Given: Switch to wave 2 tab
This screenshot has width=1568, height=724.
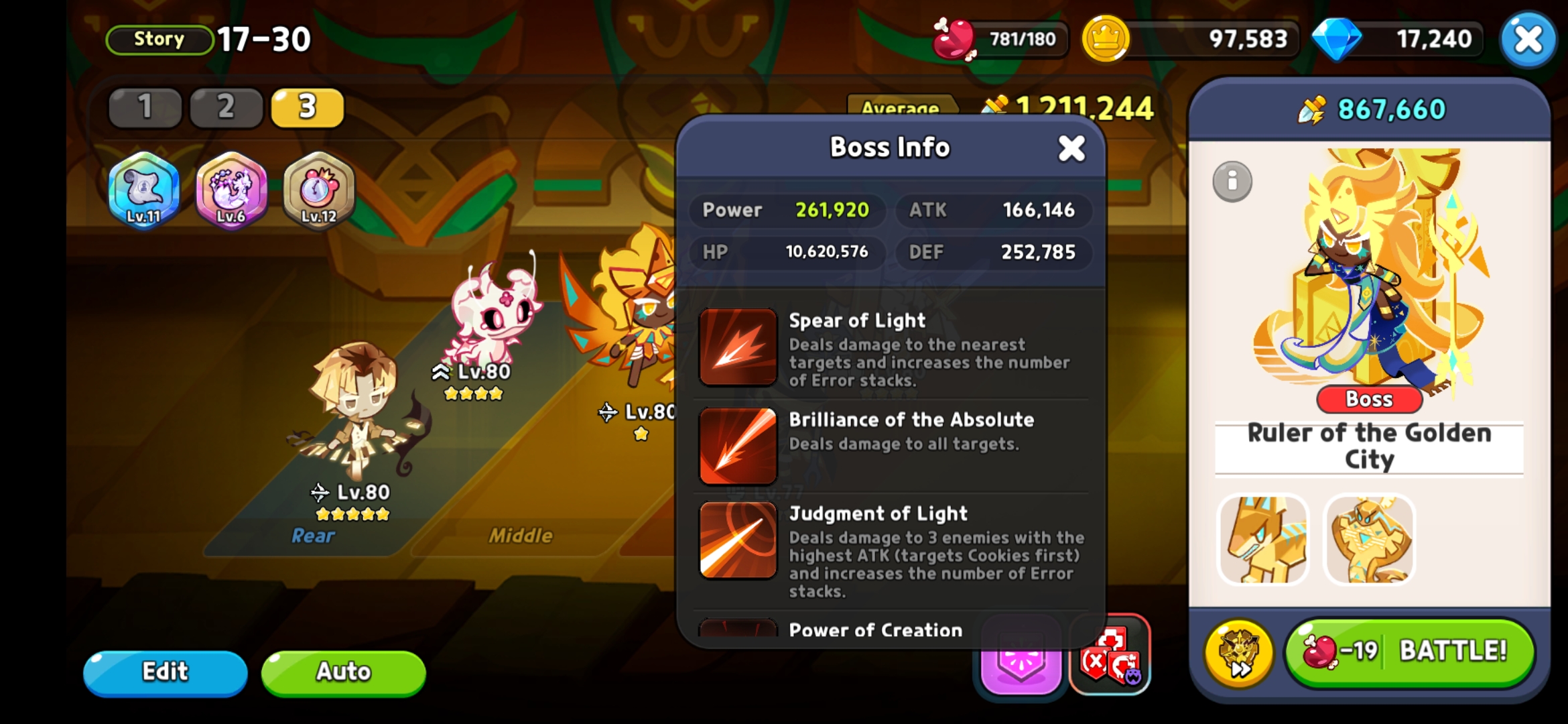Looking at the screenshot, I should click(226, 107).
